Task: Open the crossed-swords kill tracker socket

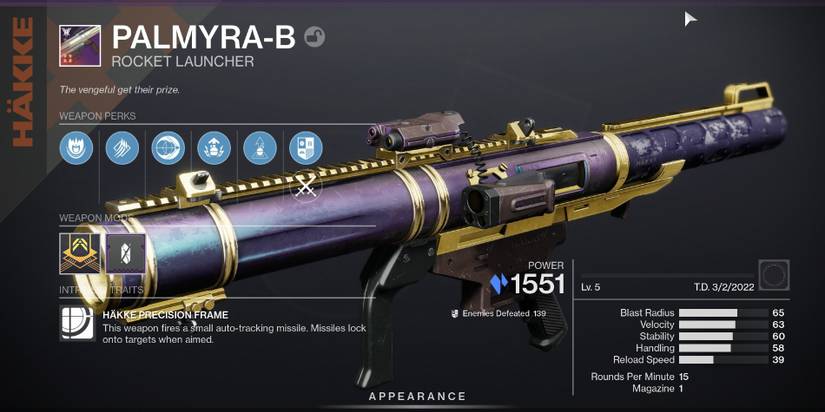Action: (x=306, y=187)
